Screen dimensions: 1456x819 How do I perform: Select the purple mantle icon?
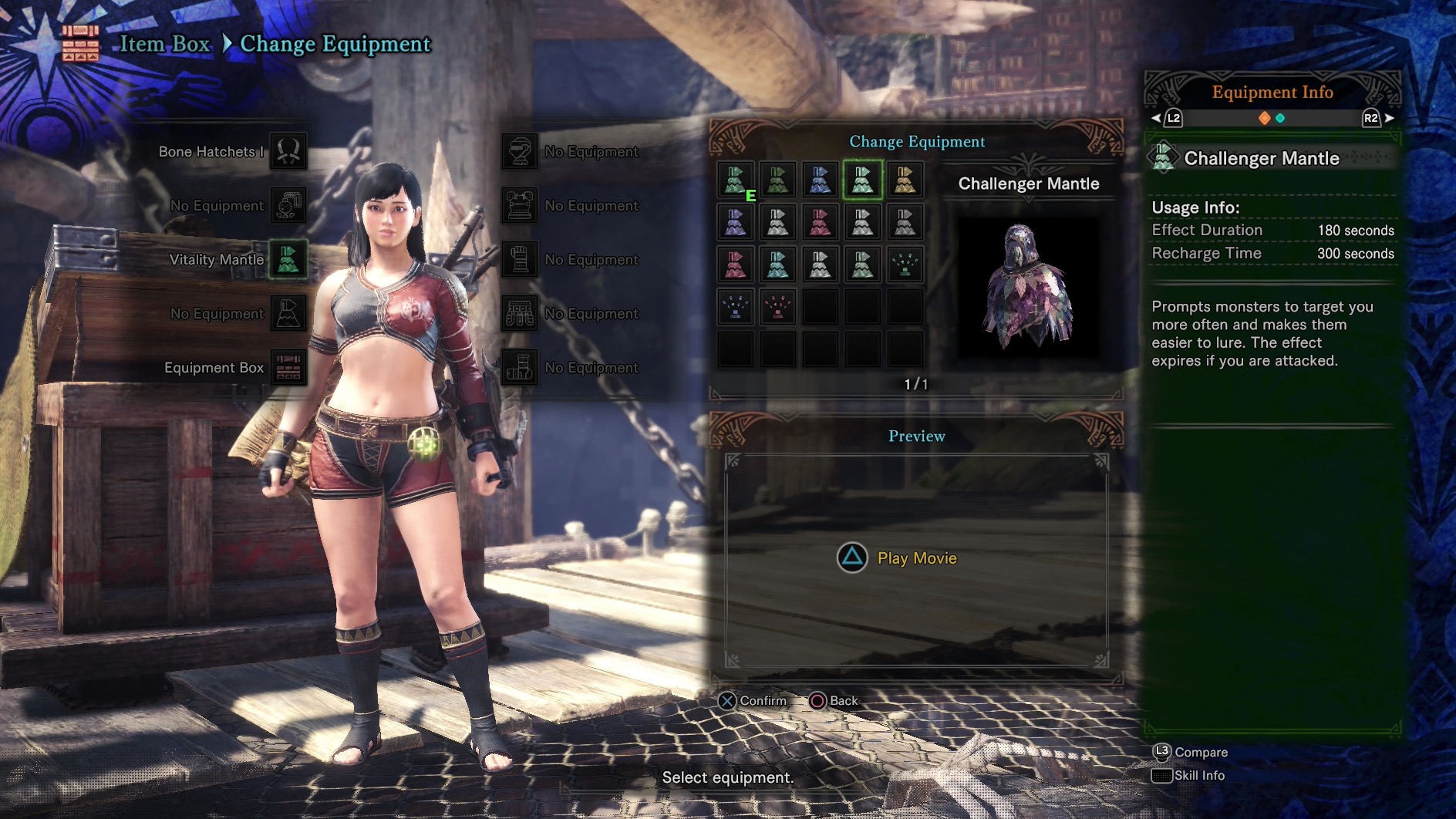tap(736, 222)
